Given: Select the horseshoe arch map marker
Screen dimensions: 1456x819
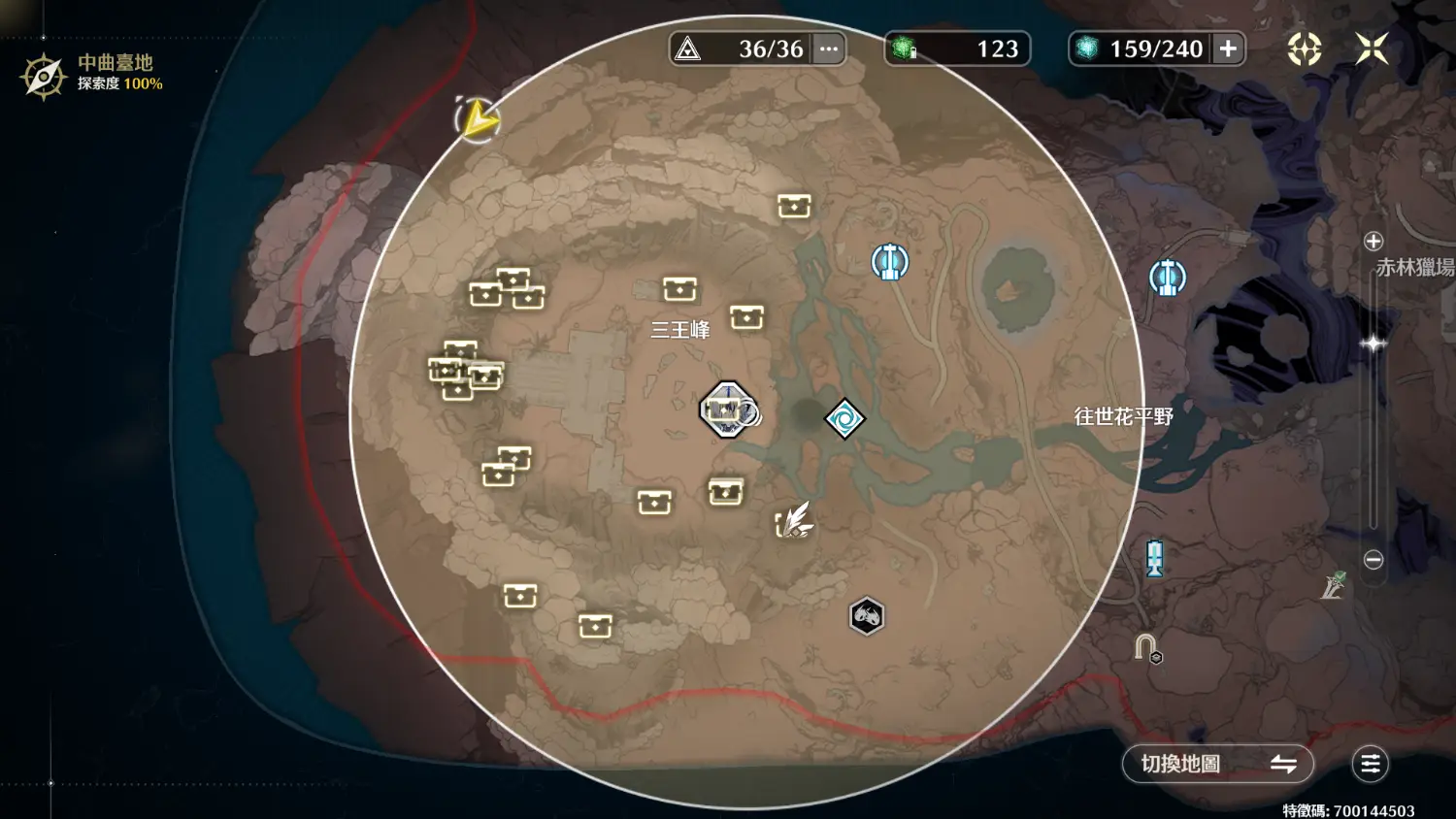Looking at the screenshot, I should [x=1145, y=646].
